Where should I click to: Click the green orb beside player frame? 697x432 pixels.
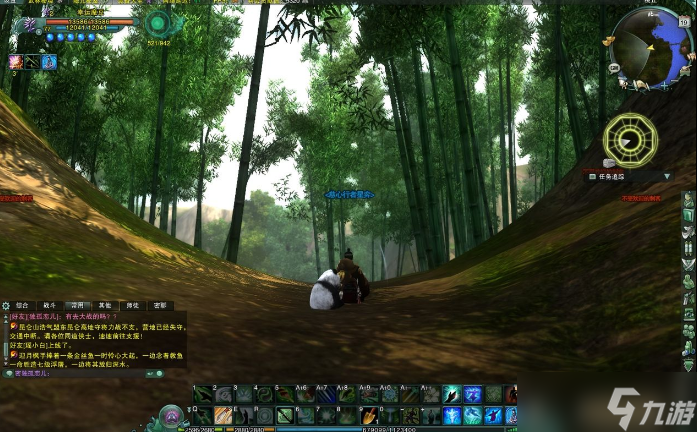click(x=157, y=22)
